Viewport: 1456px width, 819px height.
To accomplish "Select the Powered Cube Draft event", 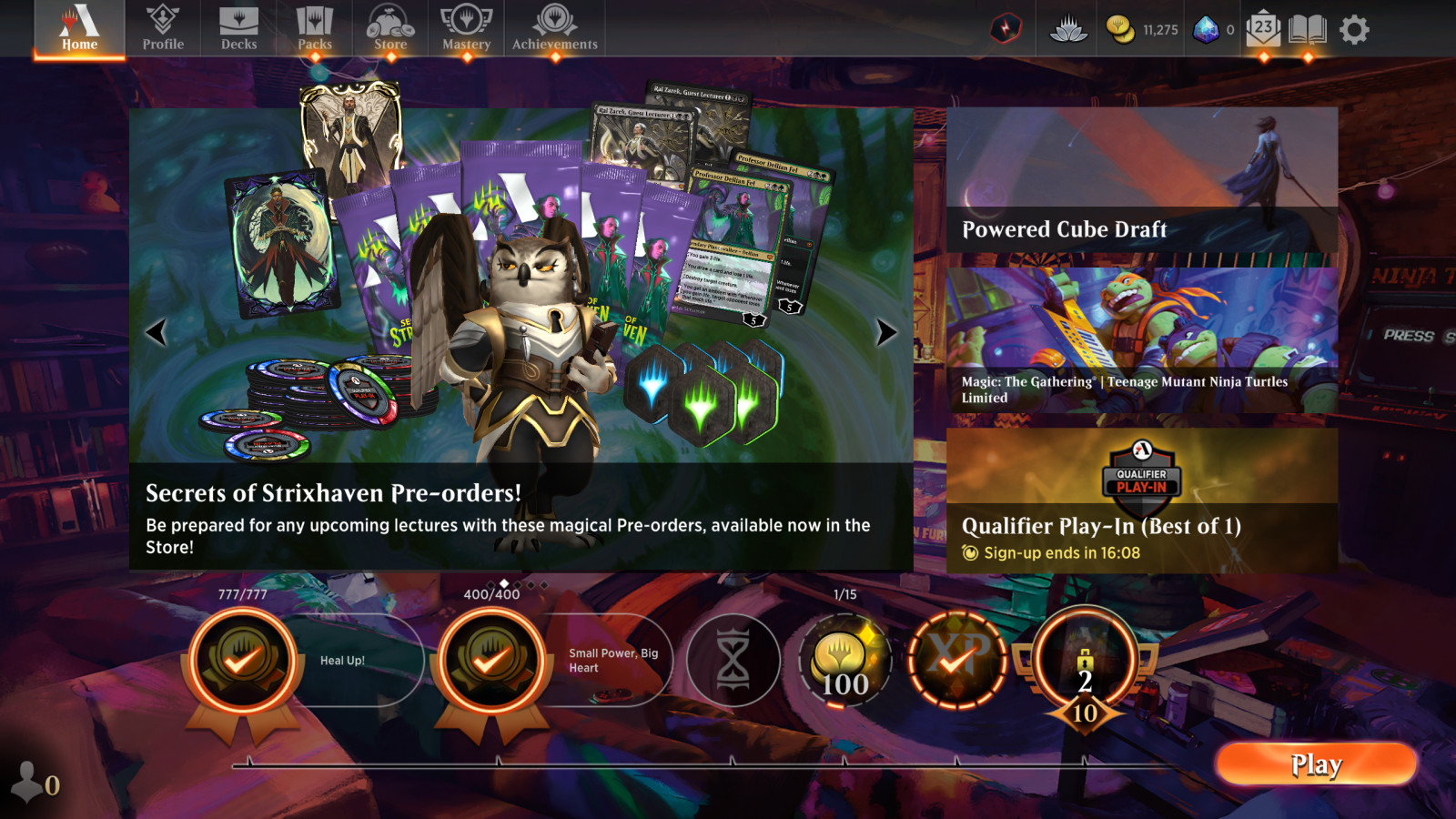I will pyautogui.click(x=1142, y=180).
